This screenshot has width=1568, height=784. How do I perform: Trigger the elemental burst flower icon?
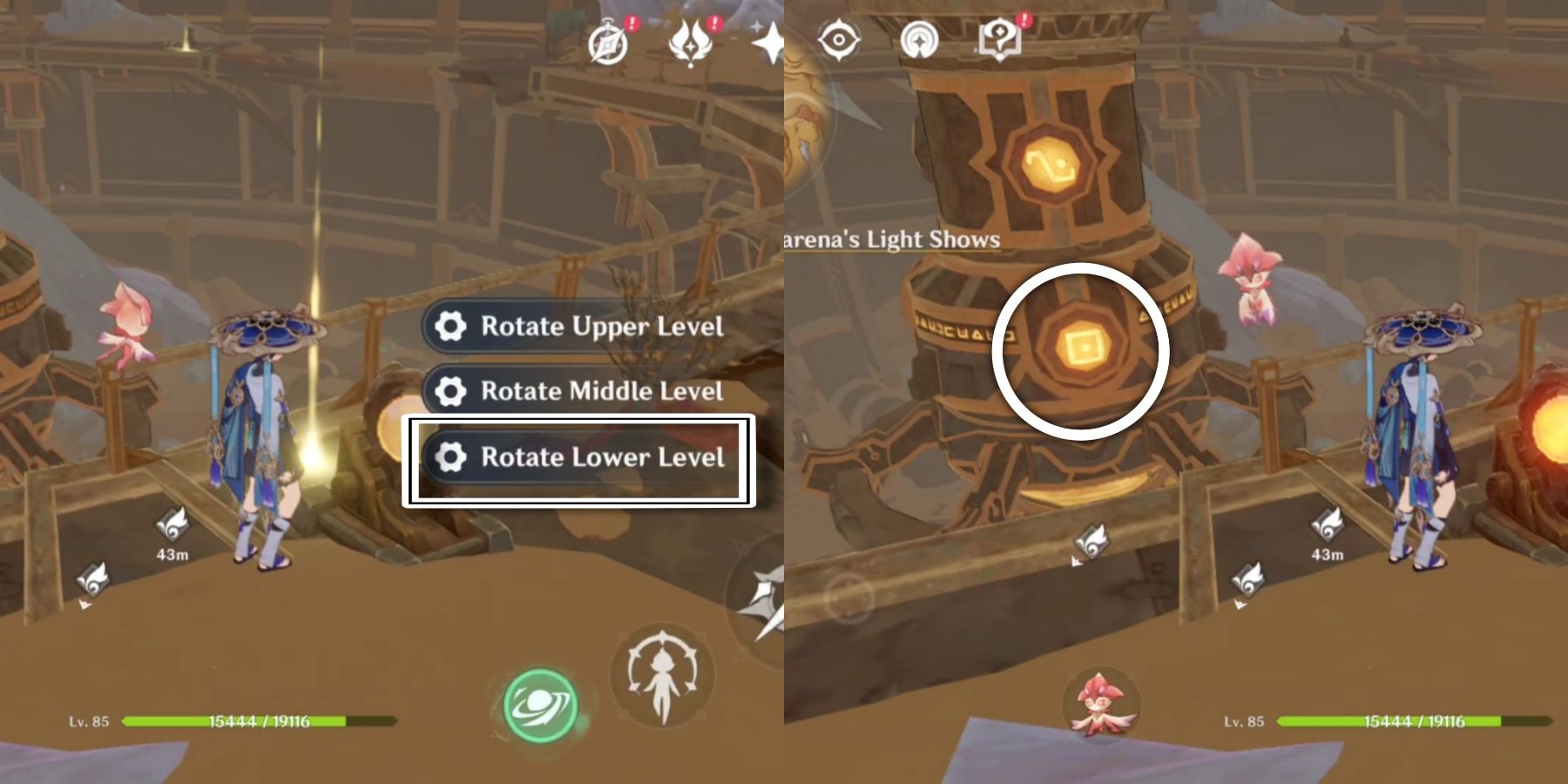click(x=666, y=675)
